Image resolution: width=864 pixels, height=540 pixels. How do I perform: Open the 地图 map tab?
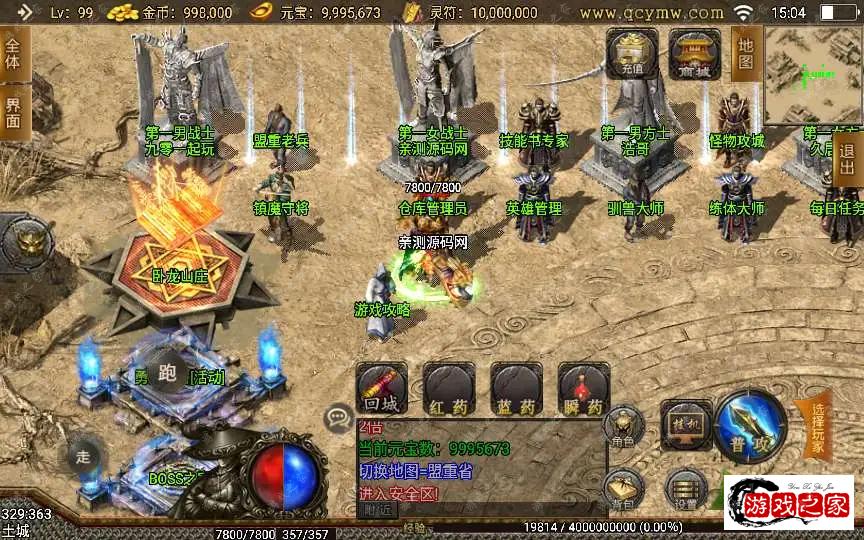pyautogui.click(x=746, y=52)
